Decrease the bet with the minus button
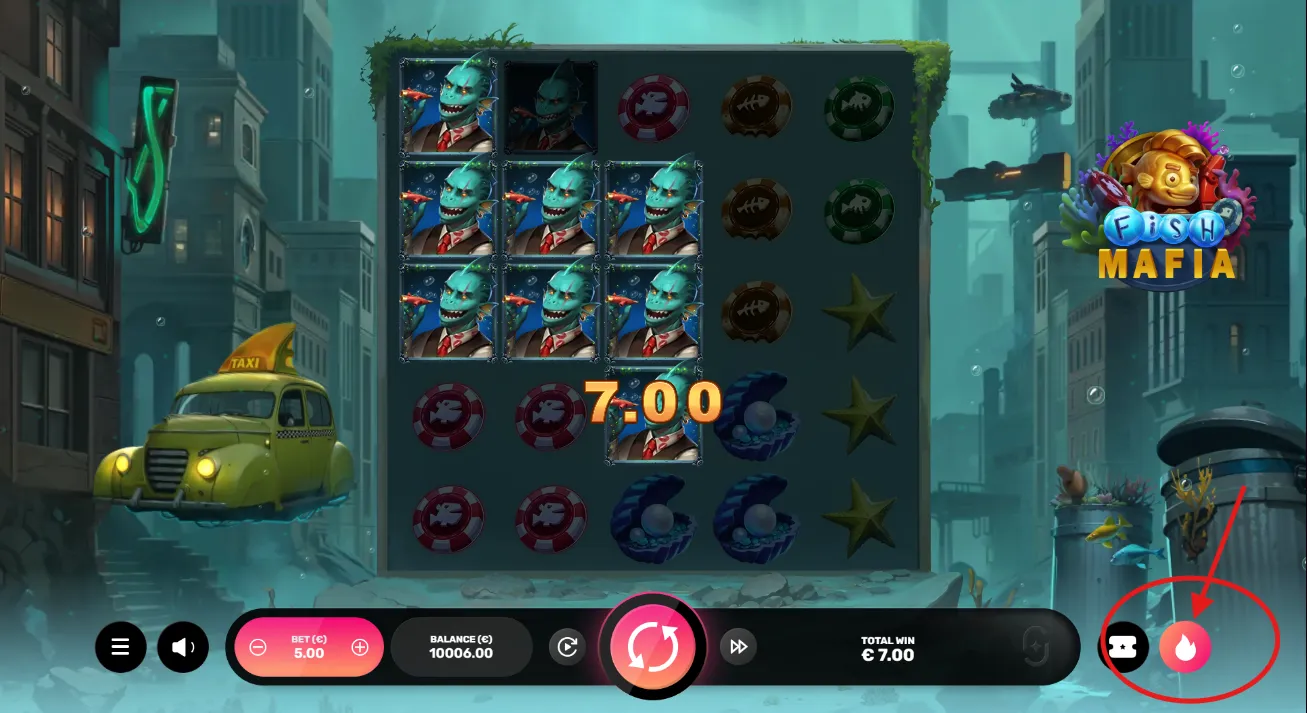This screenshot has height=713, width=1307. click(258, 648)
